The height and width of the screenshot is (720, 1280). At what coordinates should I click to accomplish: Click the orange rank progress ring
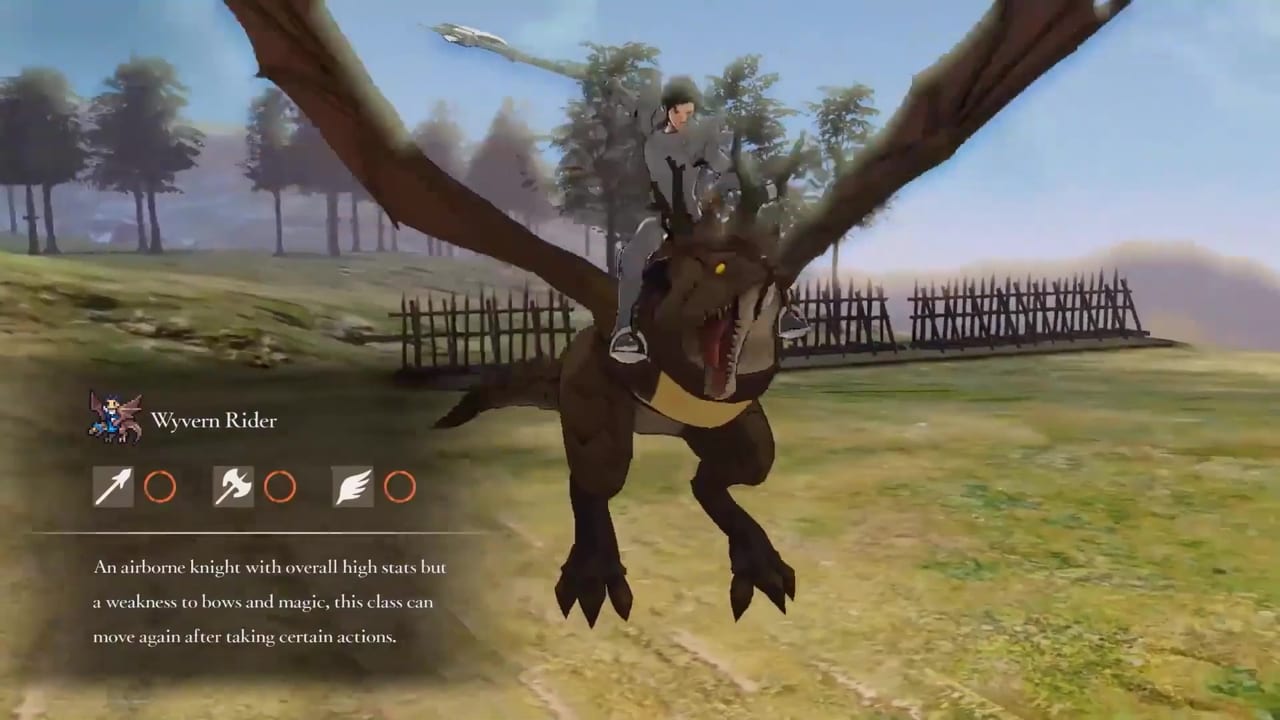tap(161, 487)
